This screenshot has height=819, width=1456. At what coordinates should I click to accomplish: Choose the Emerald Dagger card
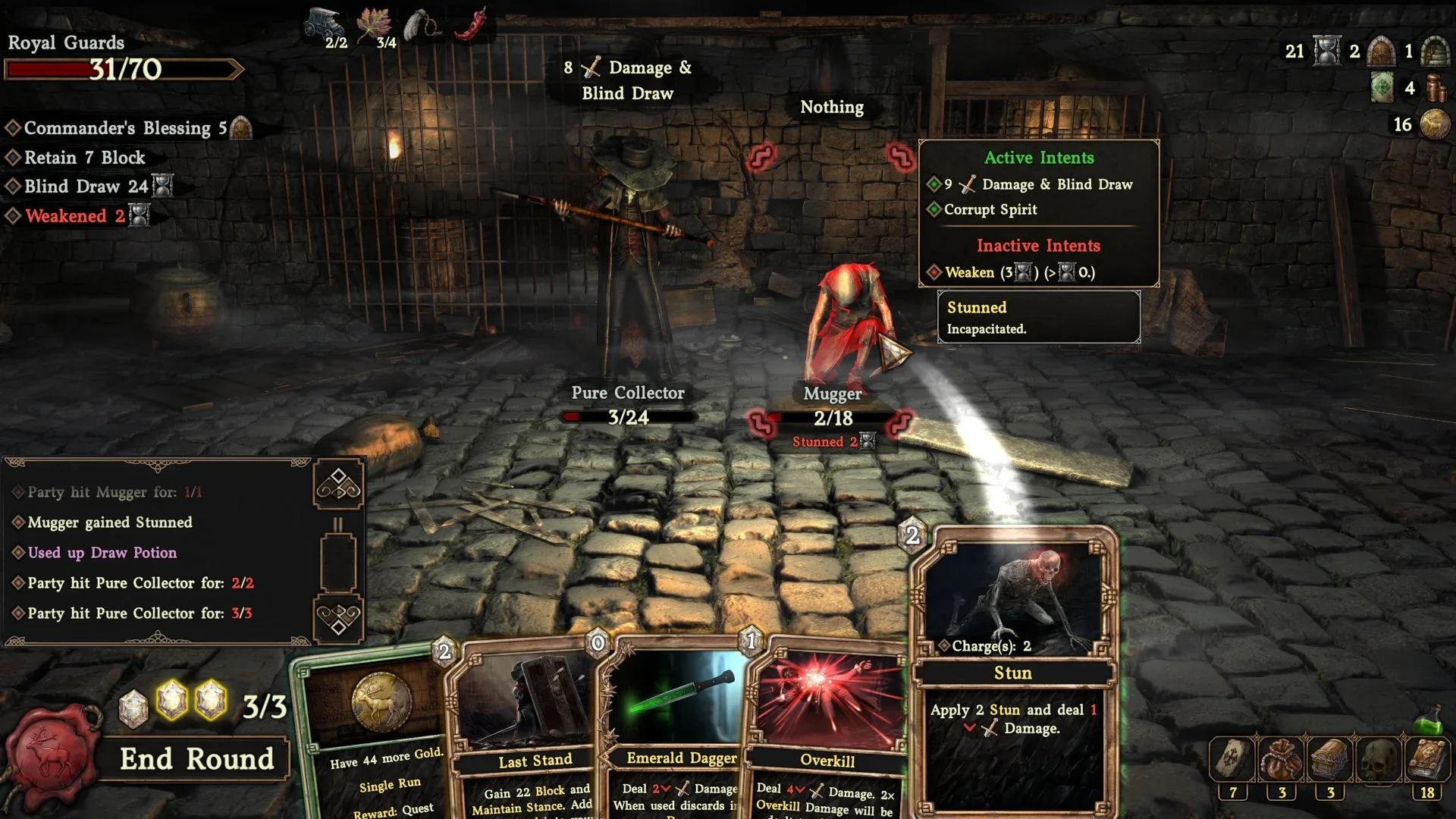pyautogui.click(x=680, y=758)
